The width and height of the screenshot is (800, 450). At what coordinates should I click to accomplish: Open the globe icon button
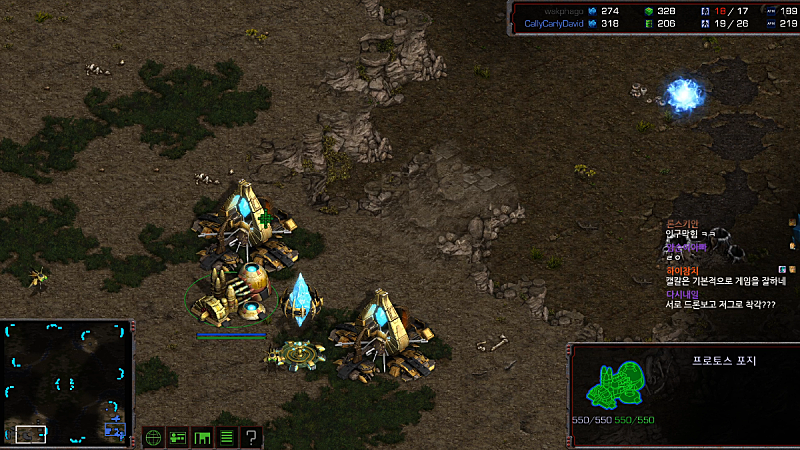153,437
